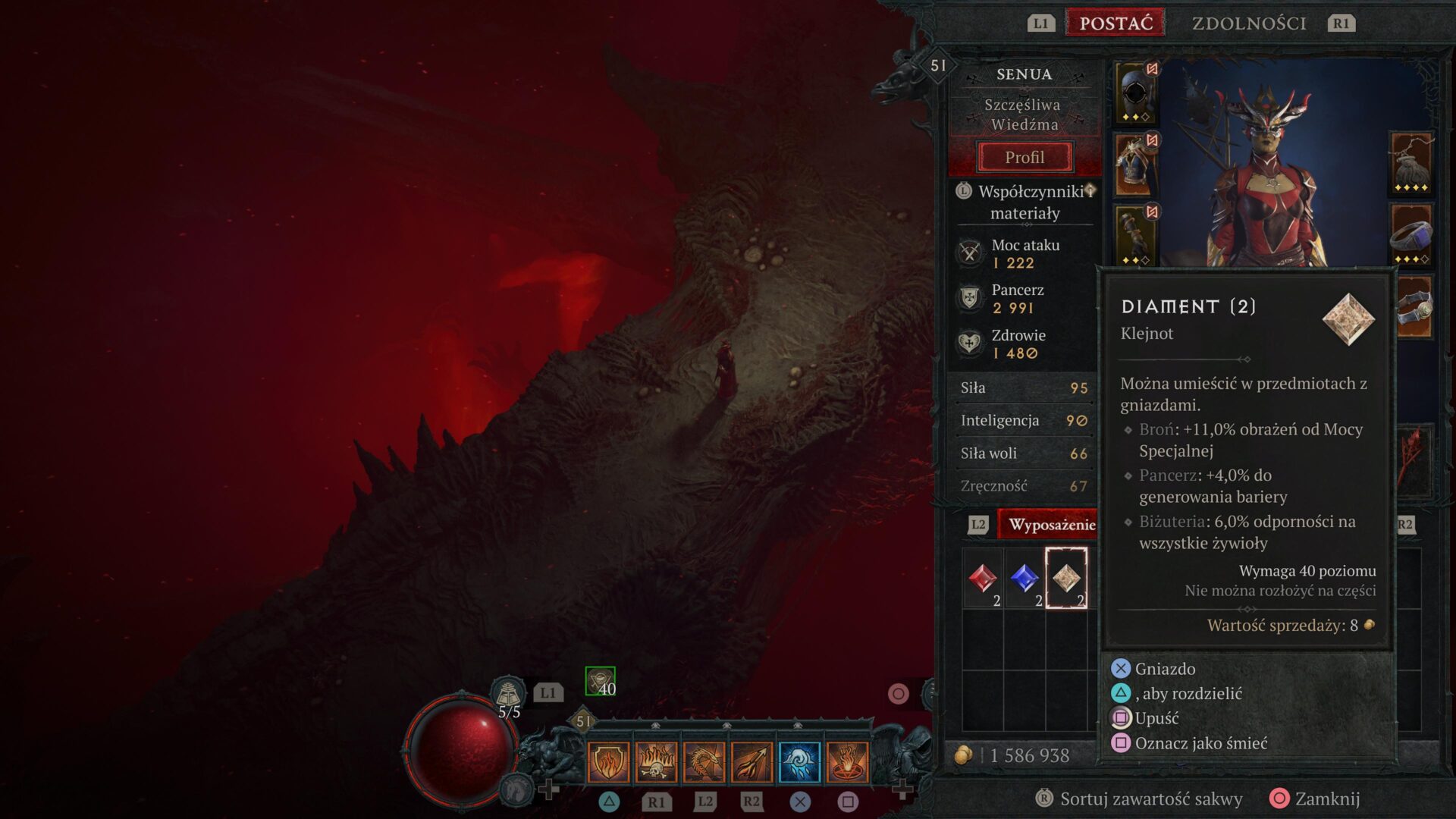
Task: Click the red health orb
Action: [x=461, y=753]
